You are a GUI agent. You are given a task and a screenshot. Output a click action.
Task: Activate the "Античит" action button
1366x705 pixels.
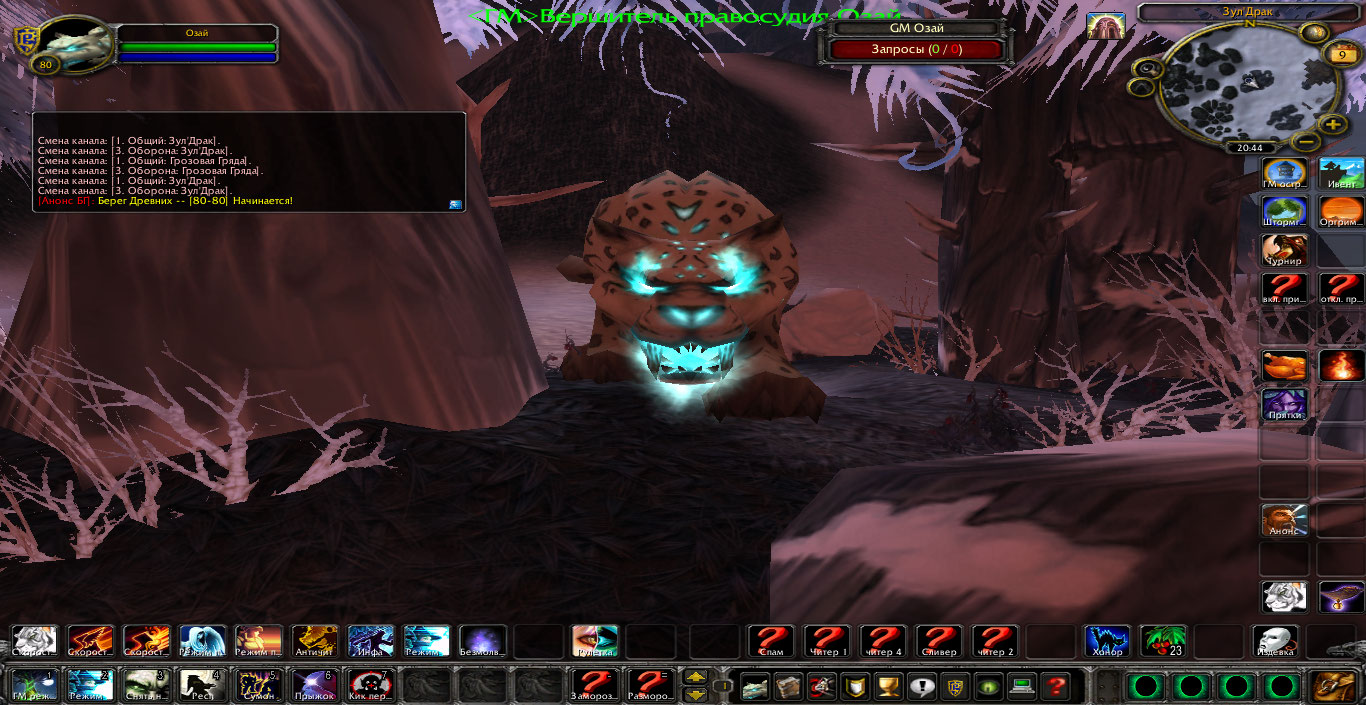tap(314, 641)
